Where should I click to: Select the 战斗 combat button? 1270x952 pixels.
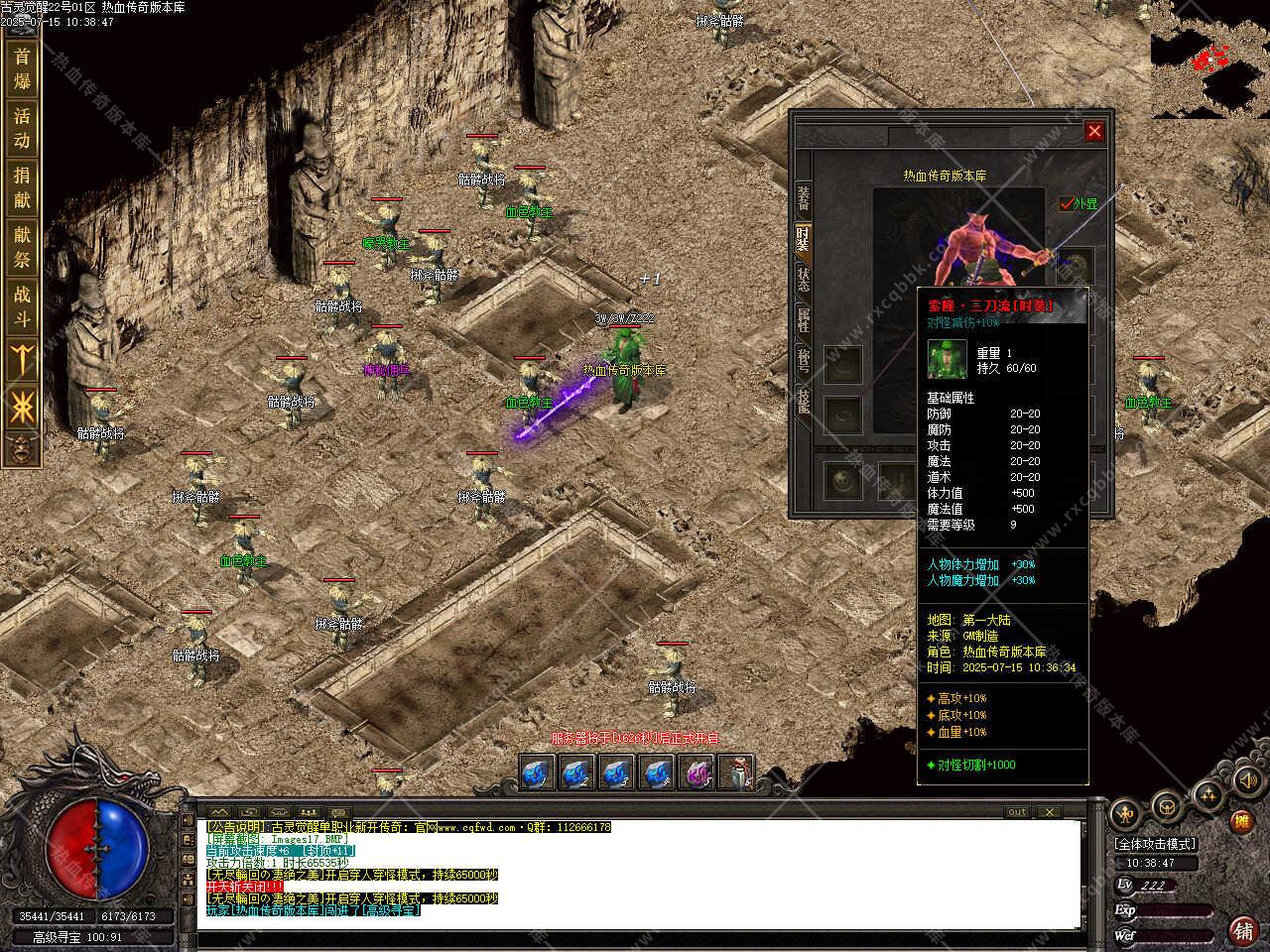[22, 306]
